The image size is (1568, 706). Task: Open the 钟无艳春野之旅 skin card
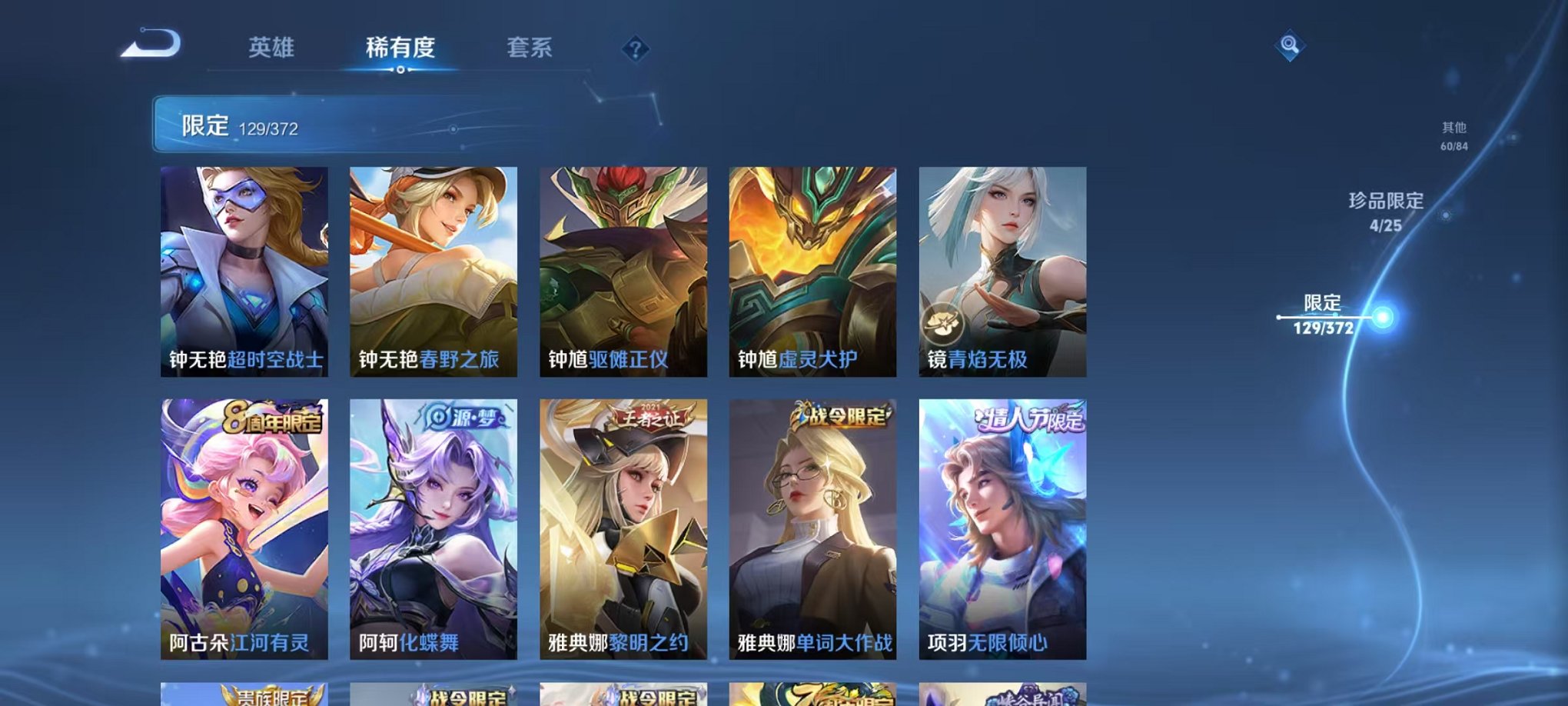pyautogui.click(x=430, y=269)
